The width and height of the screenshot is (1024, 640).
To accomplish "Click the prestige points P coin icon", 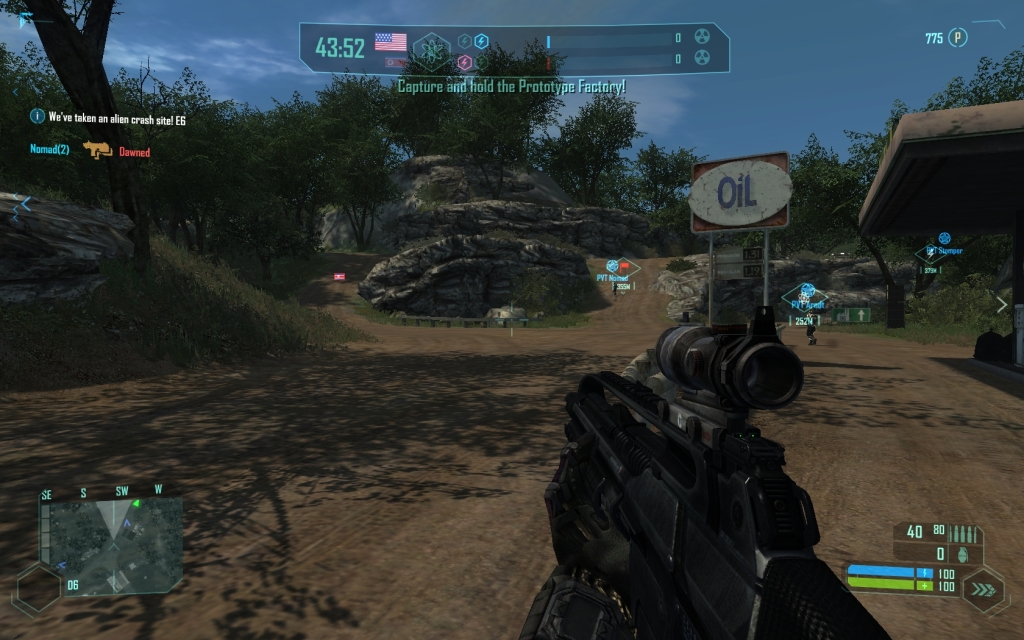I will coord(958,38).
